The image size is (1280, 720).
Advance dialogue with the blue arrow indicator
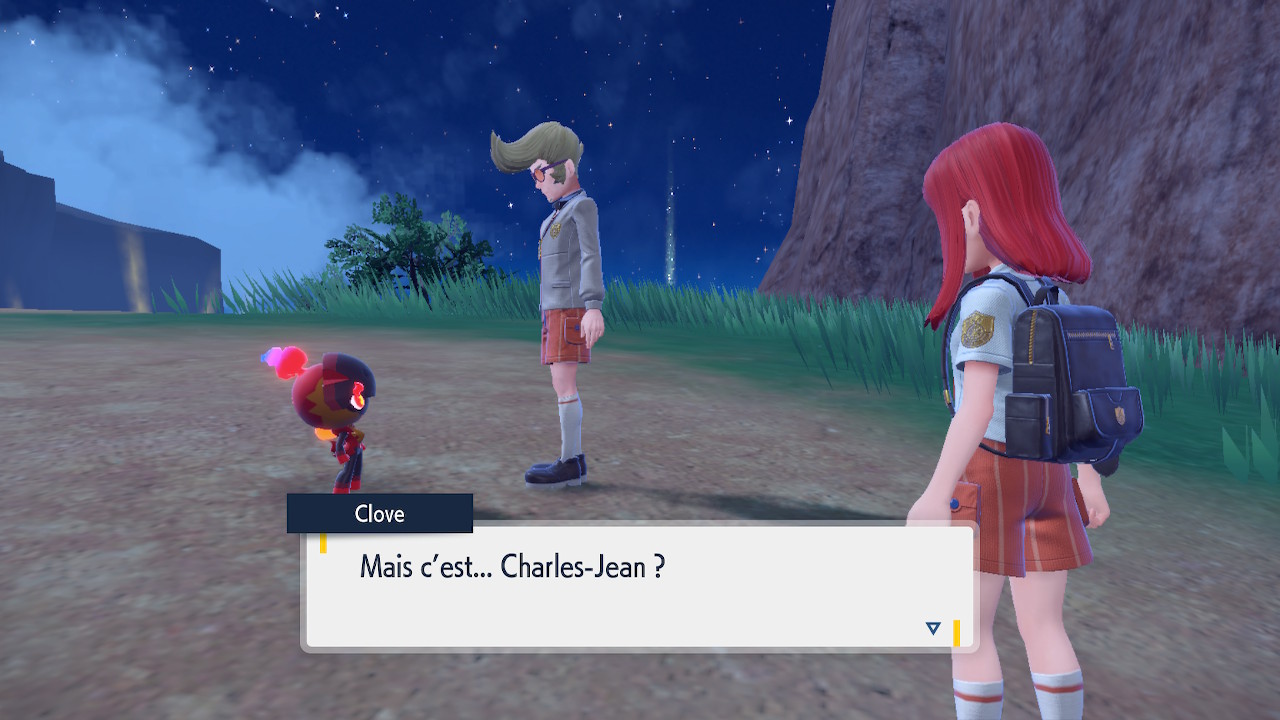point(932,628)
